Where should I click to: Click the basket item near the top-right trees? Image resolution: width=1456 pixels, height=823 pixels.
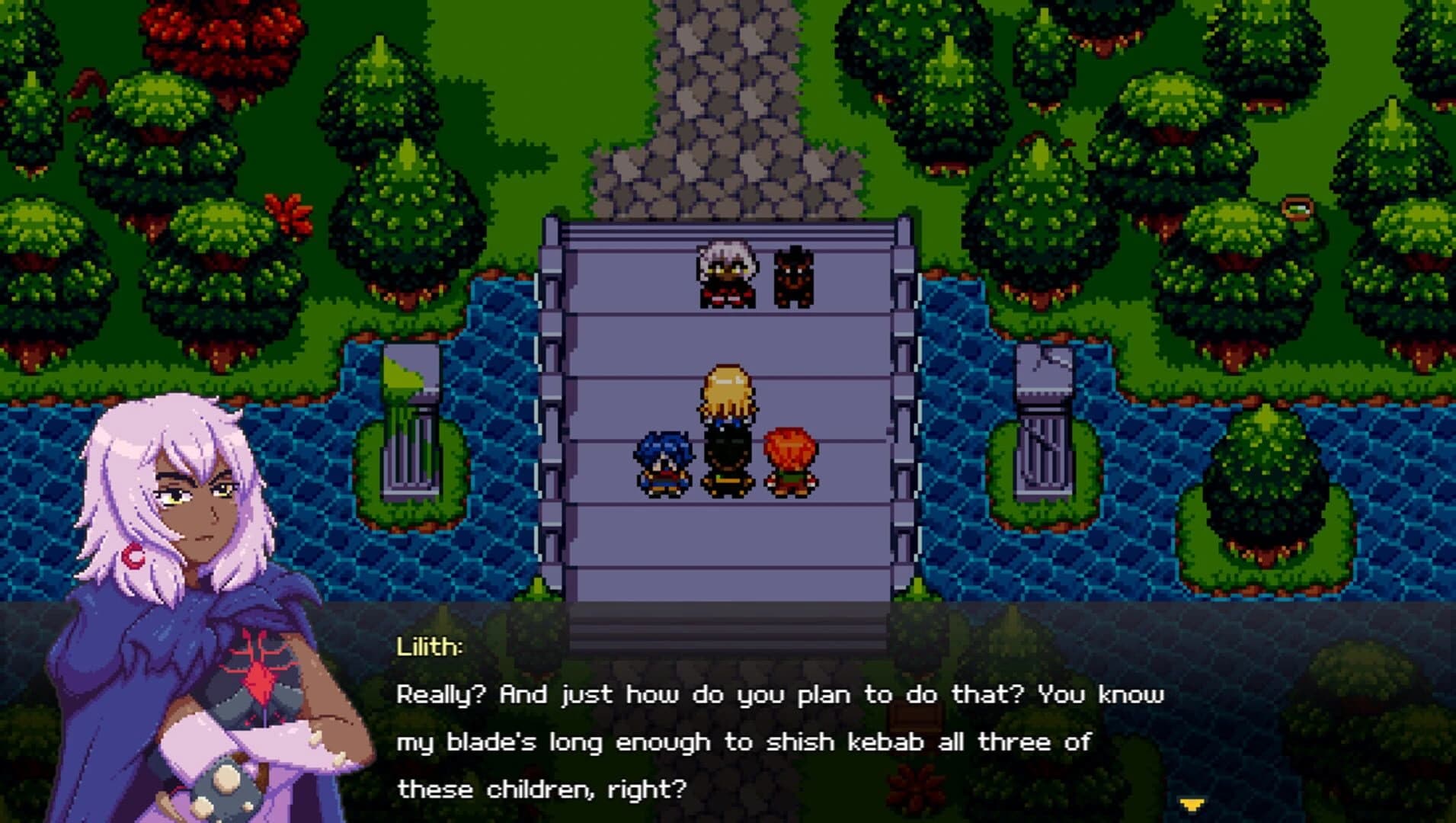point(1299,208)
